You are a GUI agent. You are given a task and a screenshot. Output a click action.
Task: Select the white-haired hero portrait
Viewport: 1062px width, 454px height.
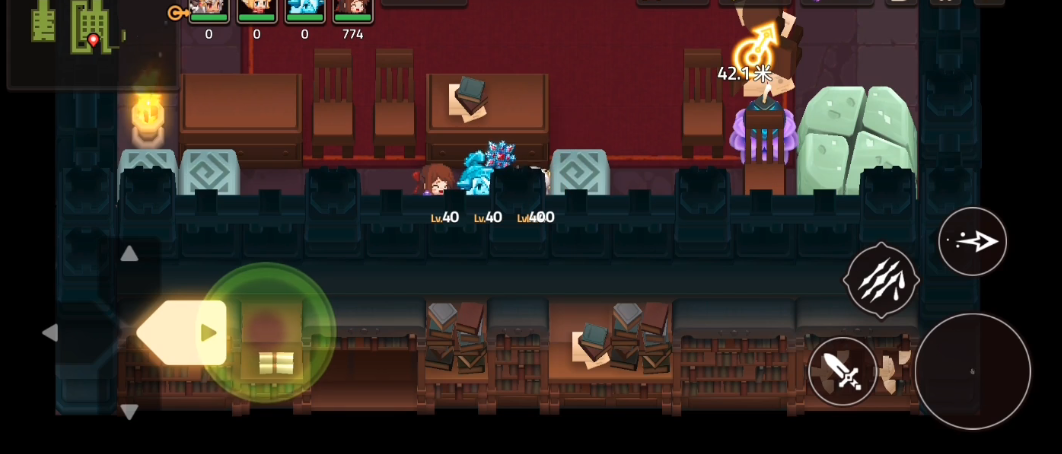point(208,9)
